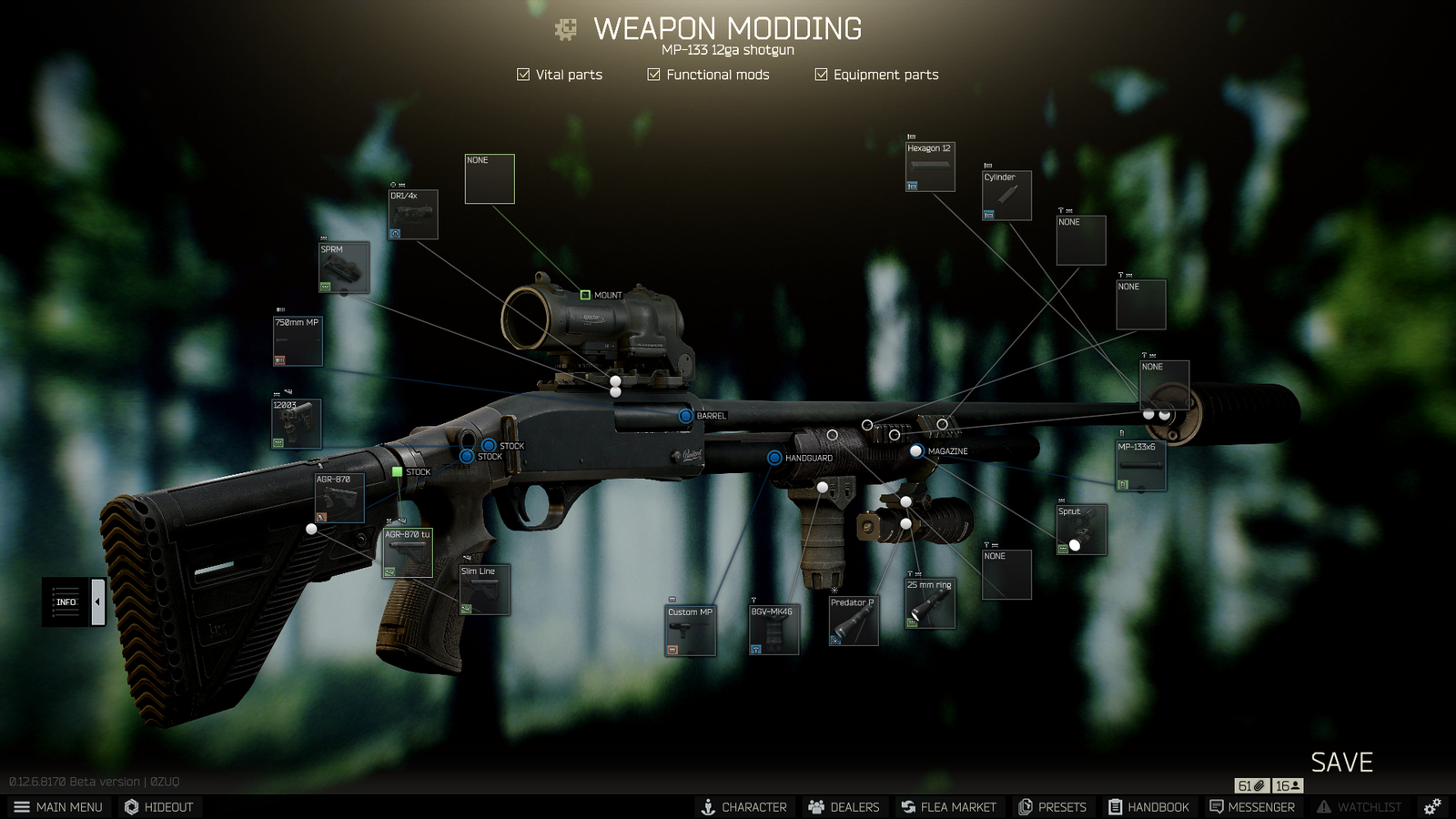Open the MAGAZINE slot node on the weapon

pyautogui.click(x=915, y=451)
